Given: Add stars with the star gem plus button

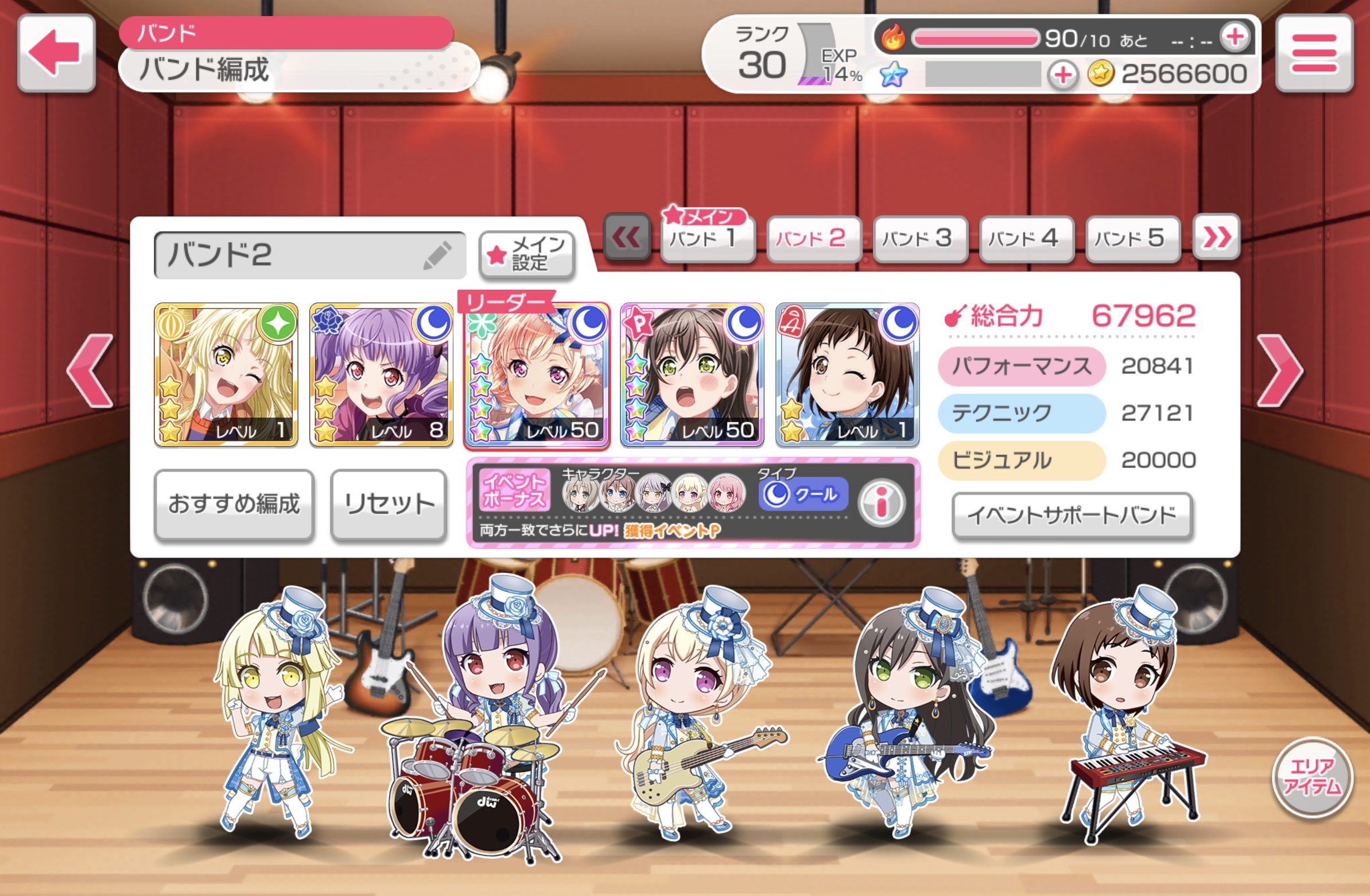Looking at the screenshot, I should pyautogui.click(x=1062, y=75).
